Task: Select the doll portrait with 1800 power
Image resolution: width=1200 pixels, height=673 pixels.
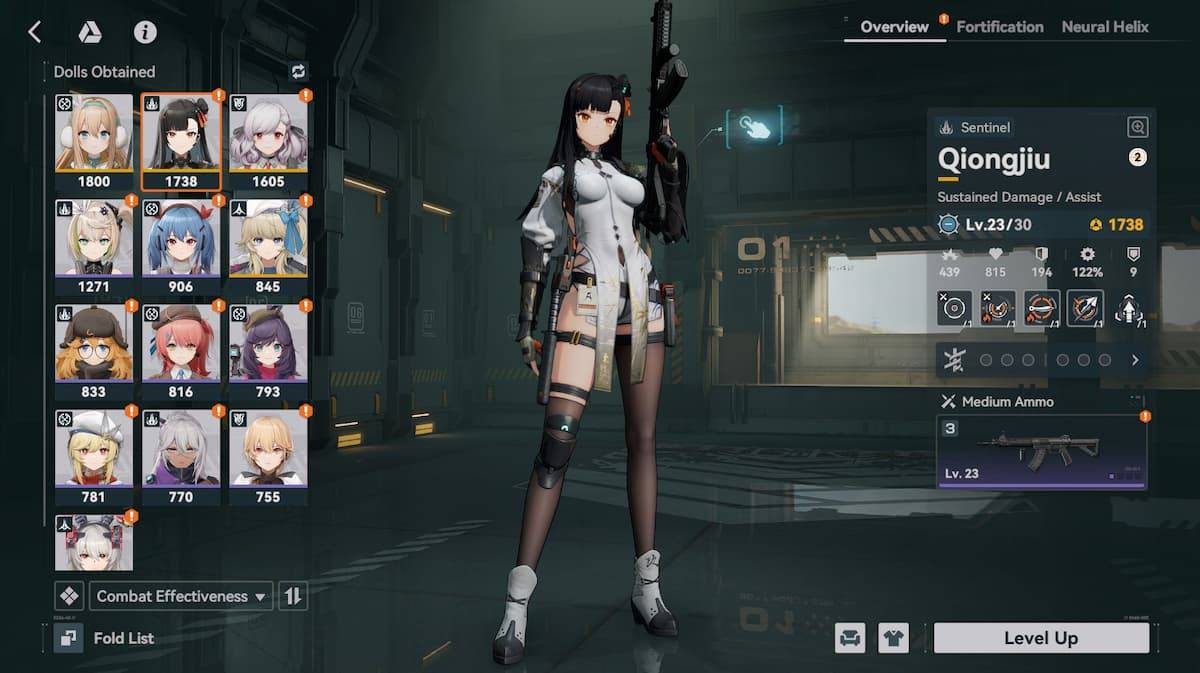Action: [94, 141]
